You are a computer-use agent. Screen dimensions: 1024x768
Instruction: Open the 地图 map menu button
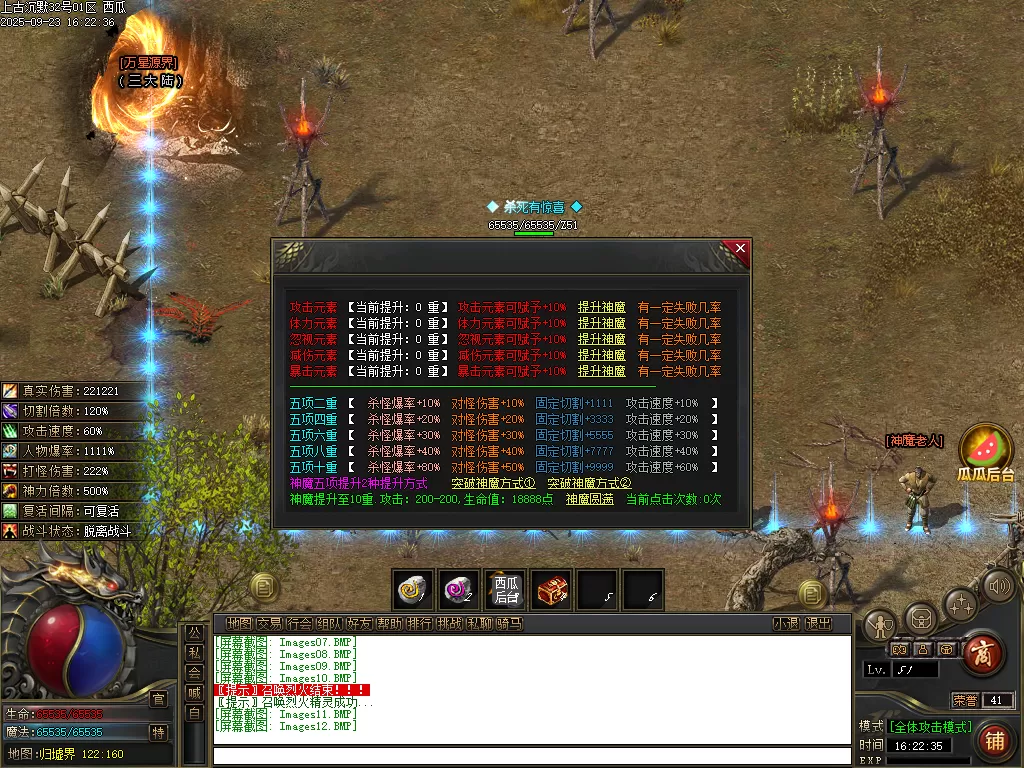click(x=239, y=624)
